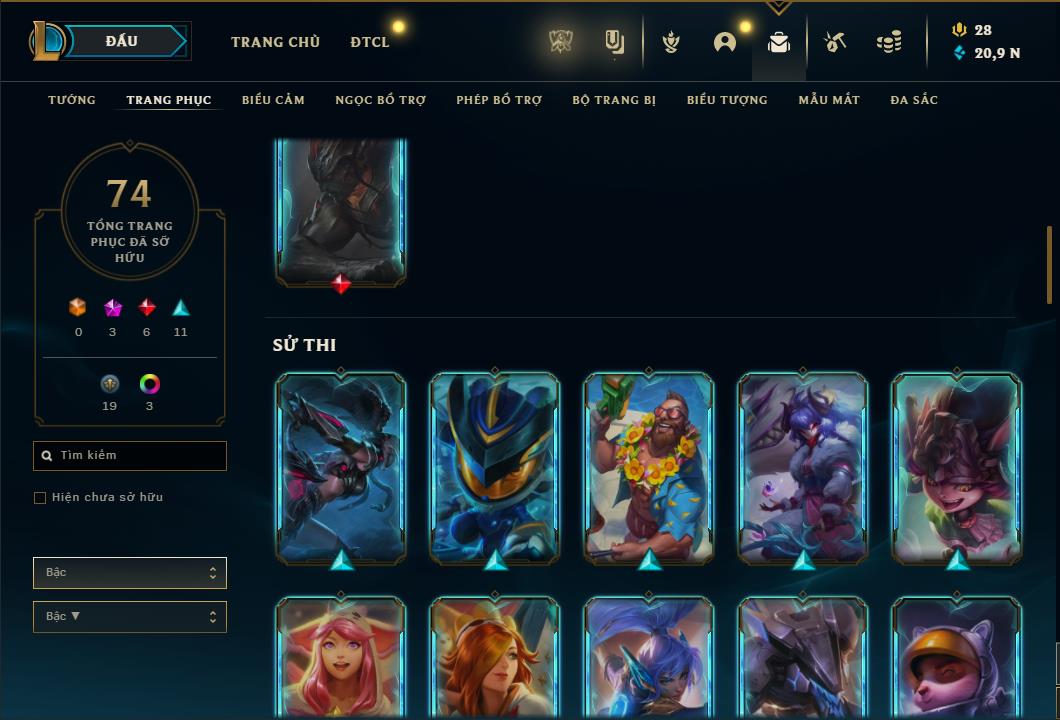Screen dimensions: 1060x720
Task: Switch to PHÉP BỔ TRỢ tab
Action: point(499,100)
